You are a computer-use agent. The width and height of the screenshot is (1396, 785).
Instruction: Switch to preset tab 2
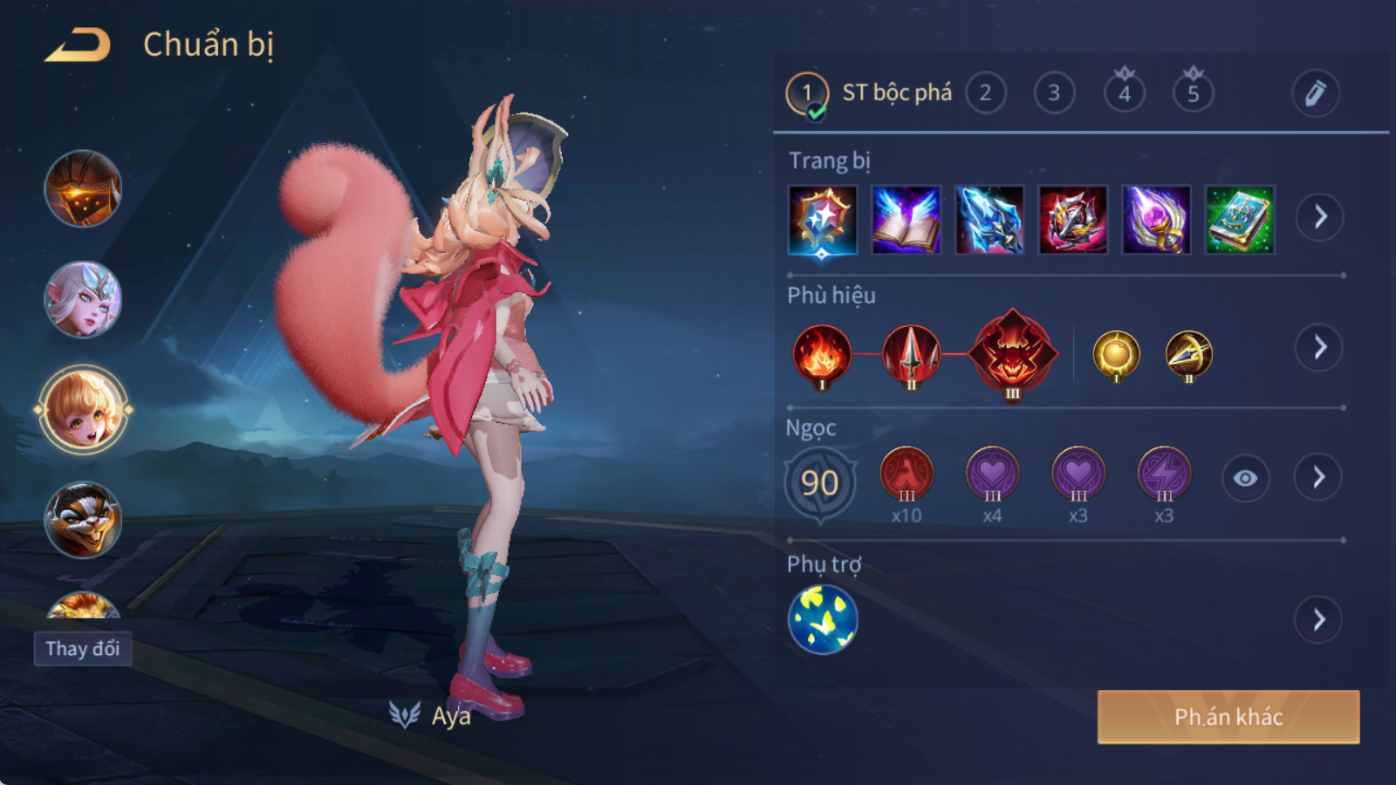click(985, 93)
